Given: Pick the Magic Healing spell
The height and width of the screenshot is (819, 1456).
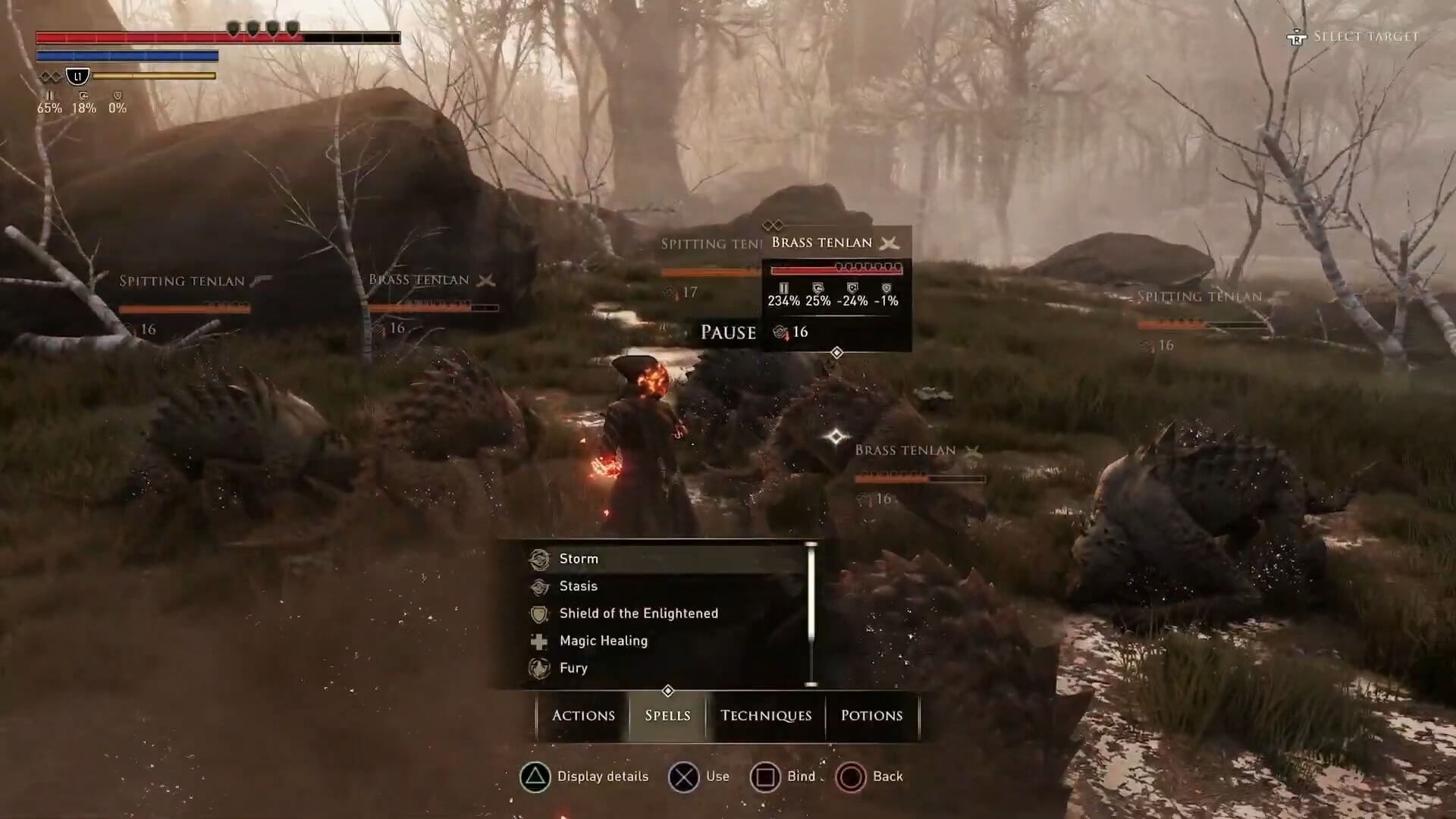Looking at the screenshot, I should (x=603, y=641).
